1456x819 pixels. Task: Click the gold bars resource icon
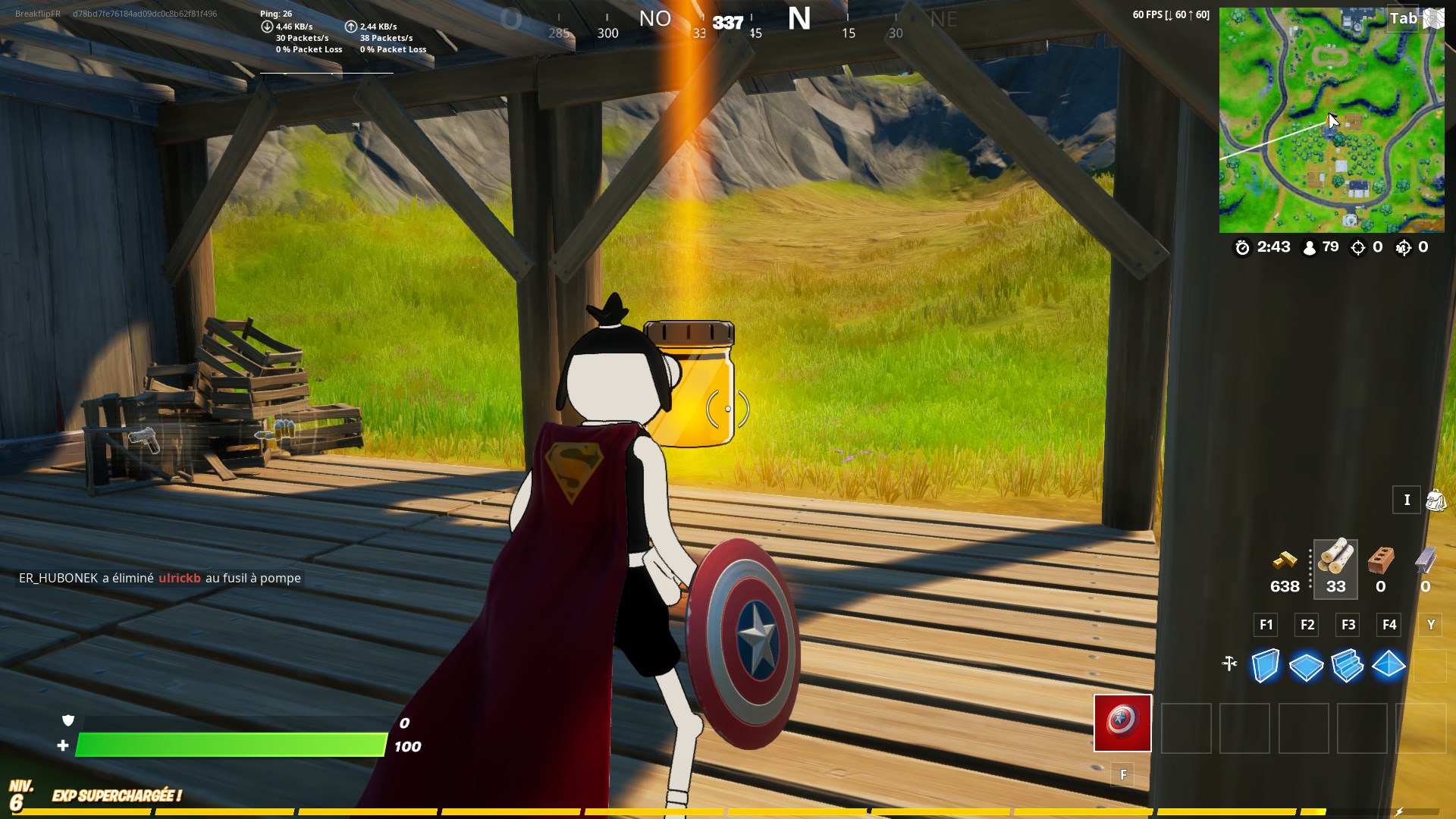point(1285,563)
